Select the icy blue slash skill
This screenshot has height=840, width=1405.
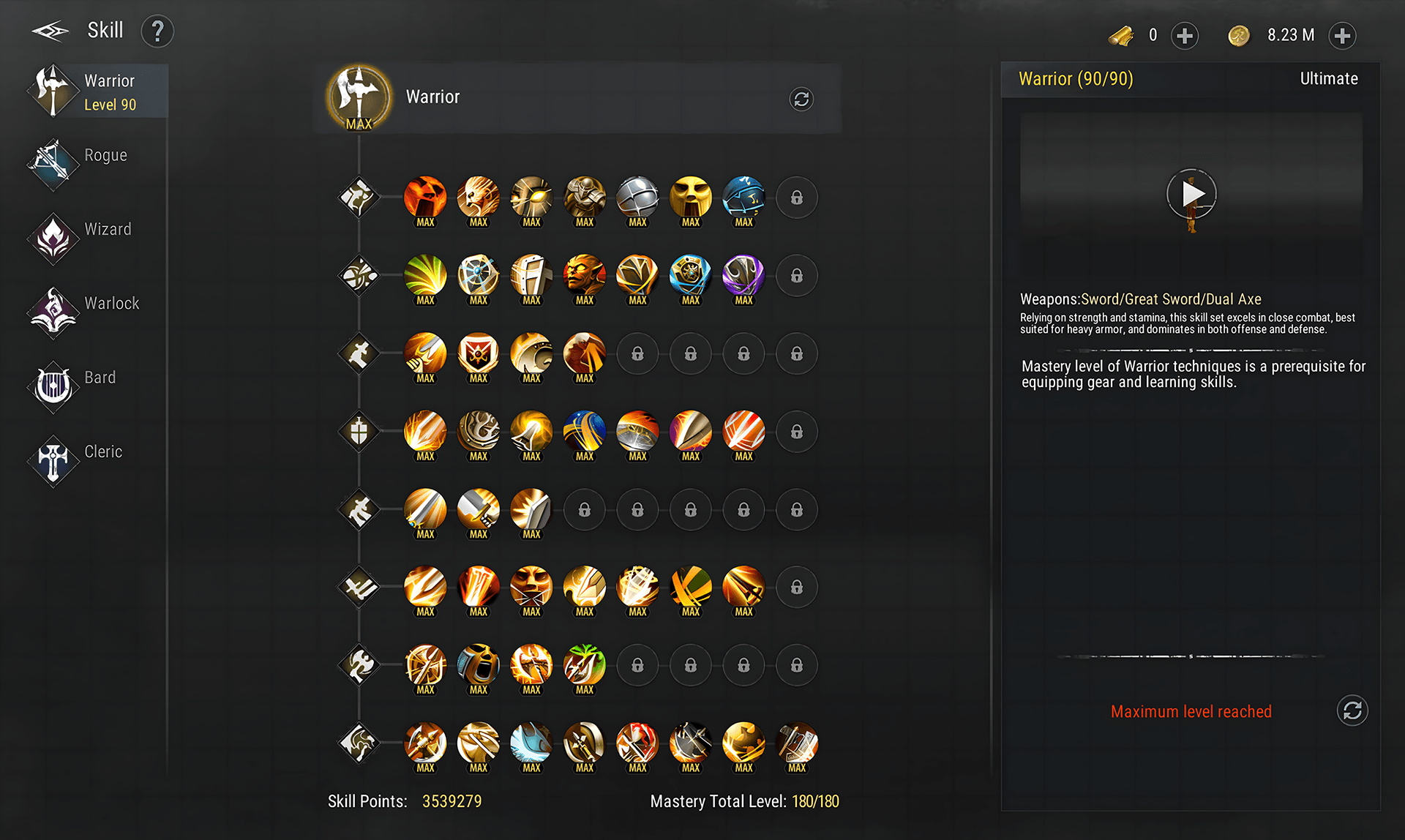531,743
